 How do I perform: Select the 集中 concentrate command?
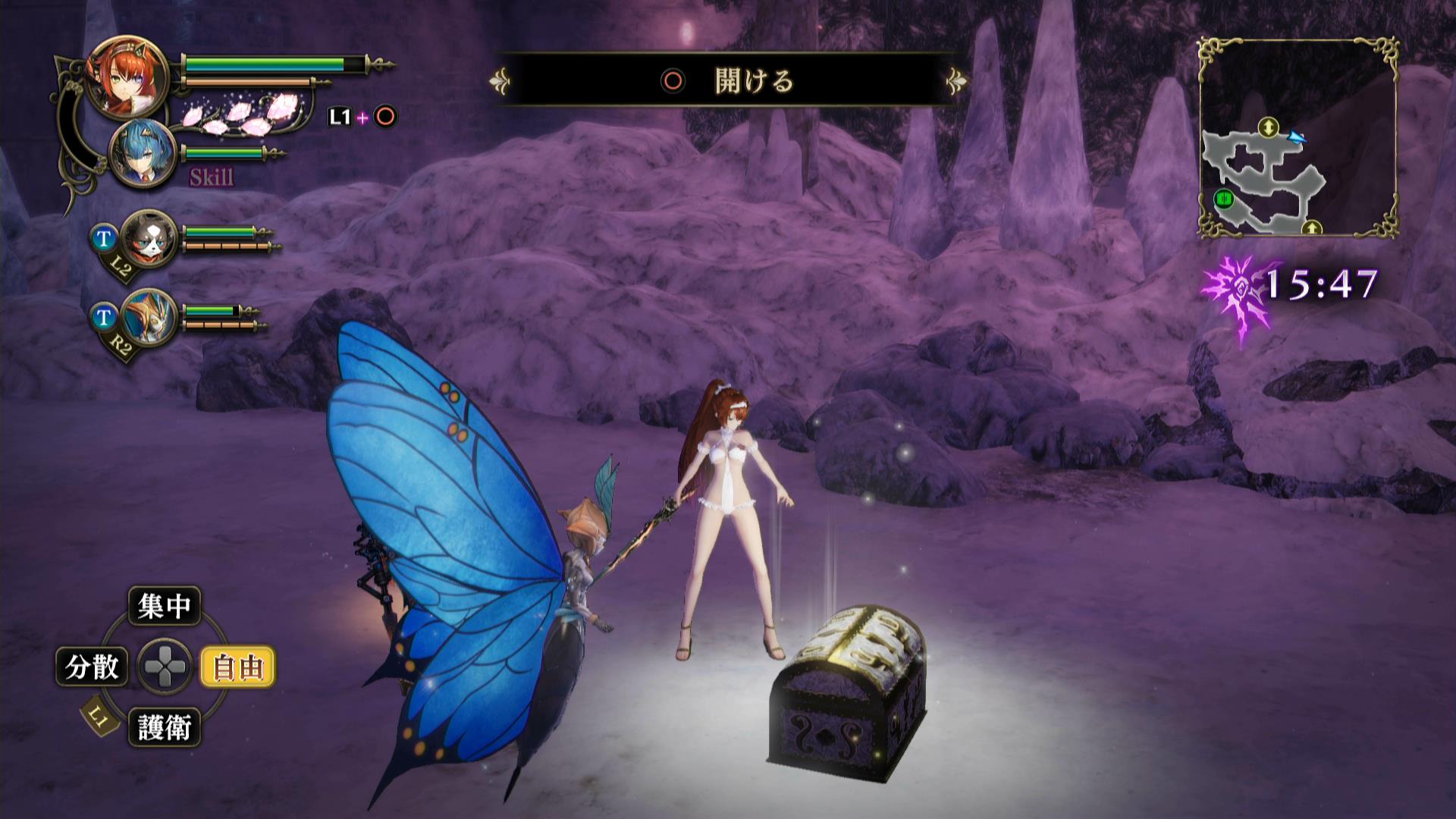coord(165,607)
